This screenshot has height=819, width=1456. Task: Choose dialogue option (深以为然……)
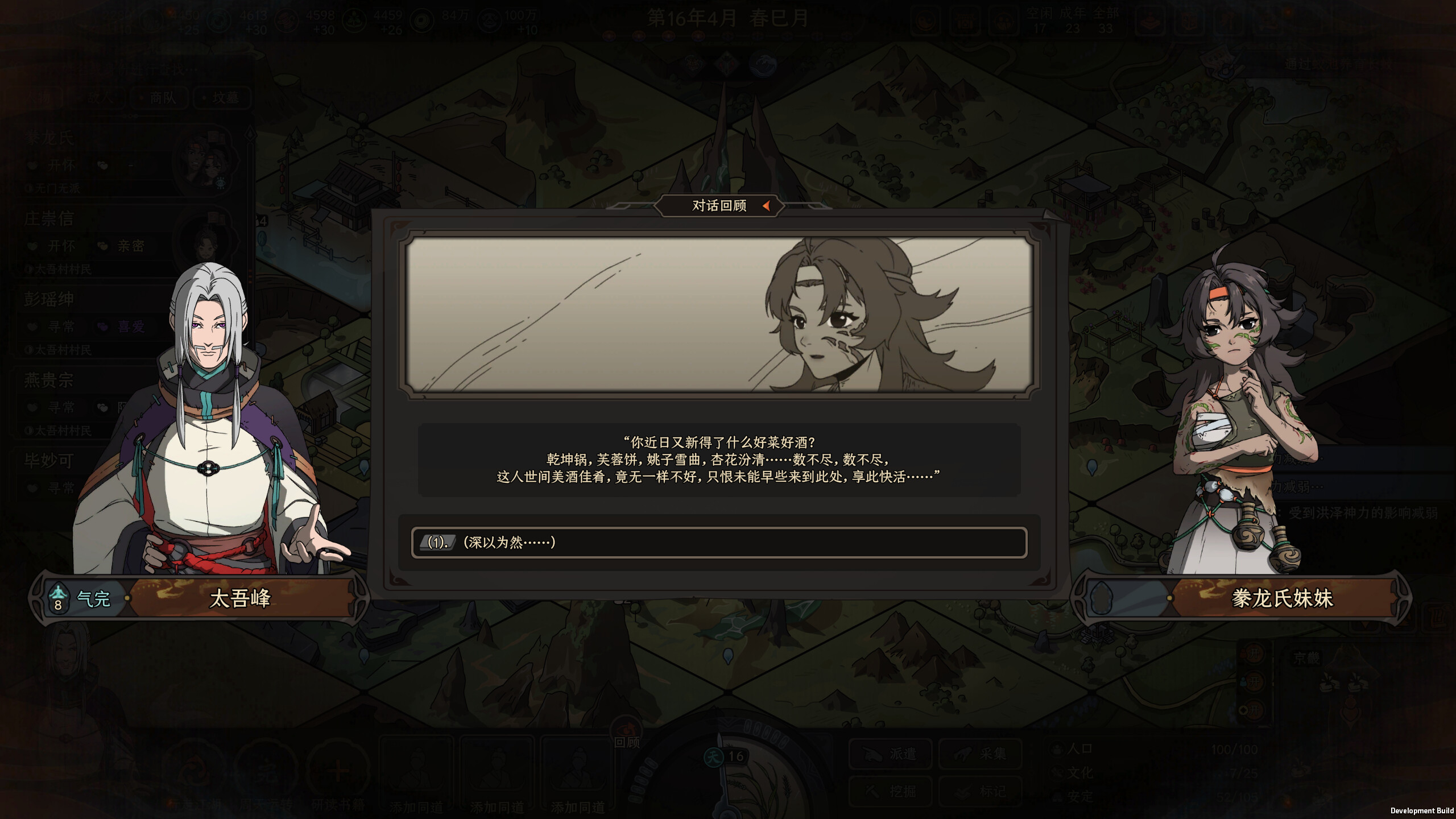[x=719, y=544]
